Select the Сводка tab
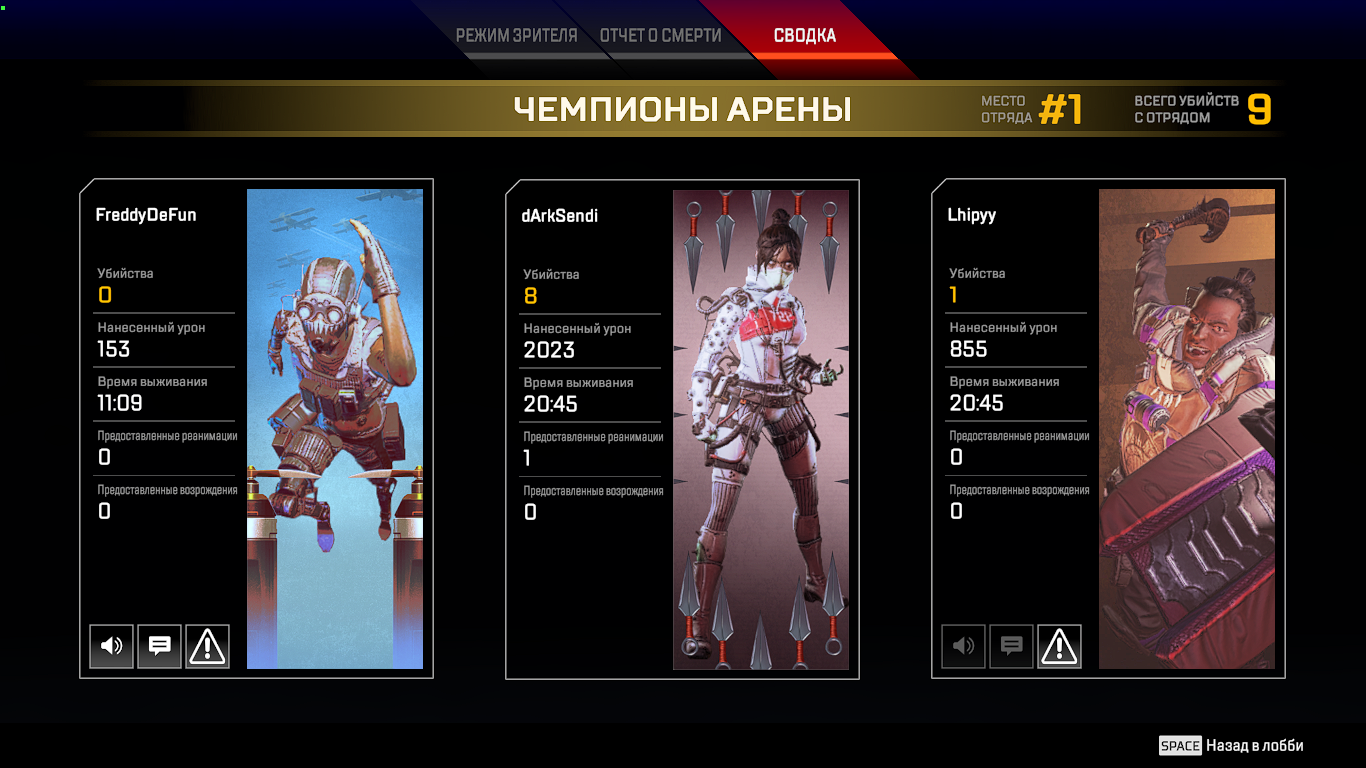The image size is (1366, 768). coord(804,36)
